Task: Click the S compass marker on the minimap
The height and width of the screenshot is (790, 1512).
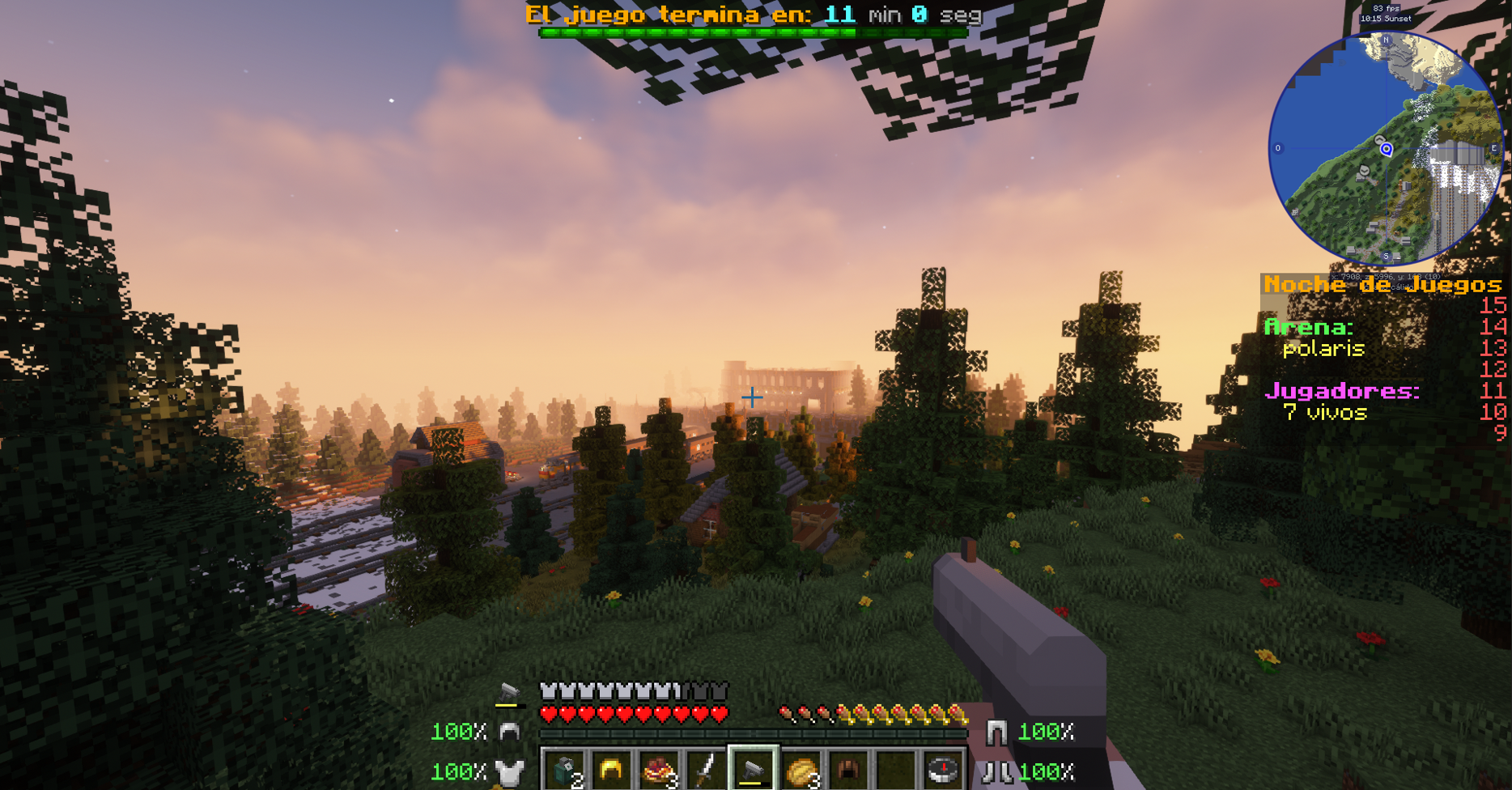Action: tap(1386, 256)
